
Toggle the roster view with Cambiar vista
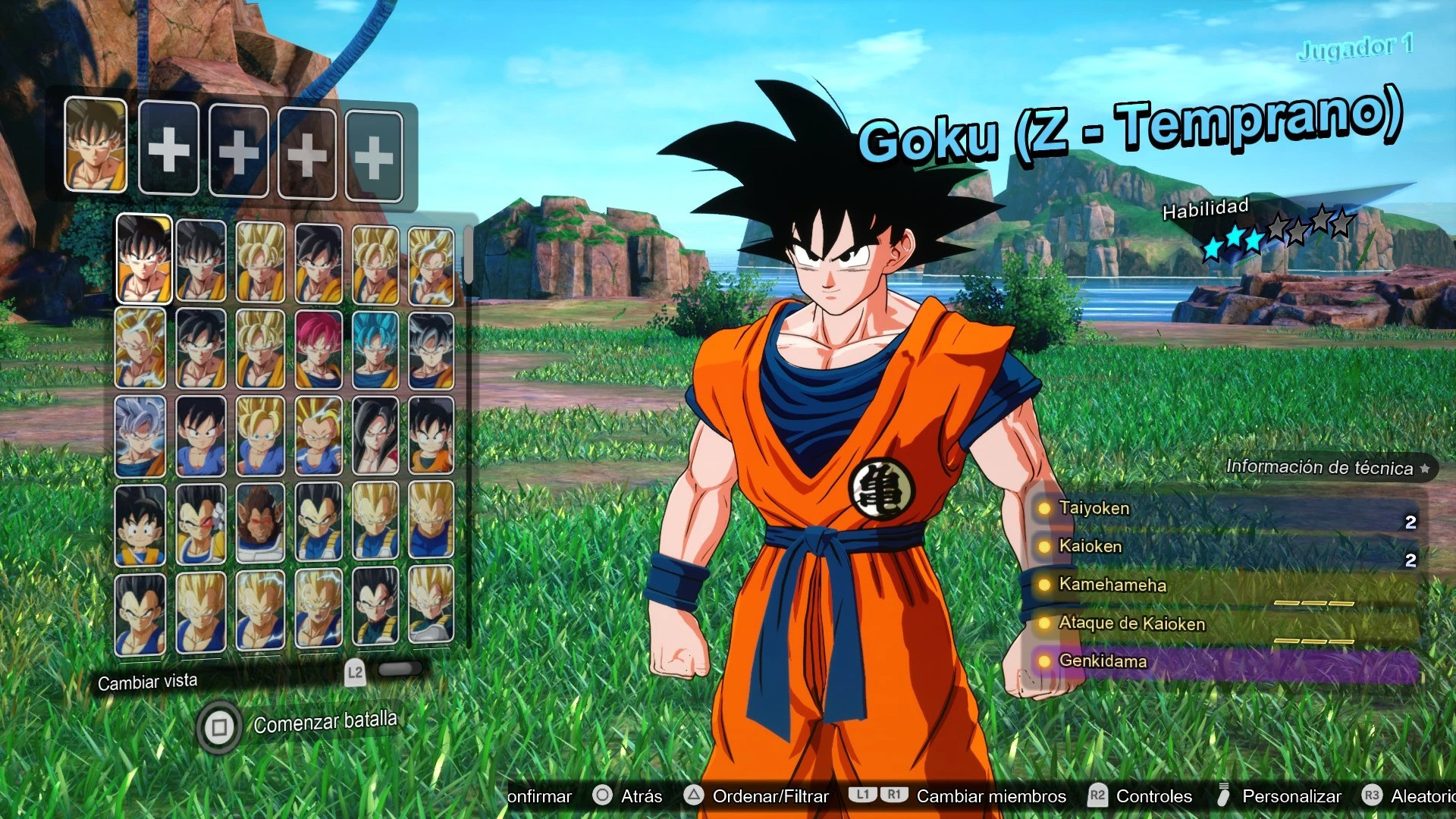tap(149, 680)
